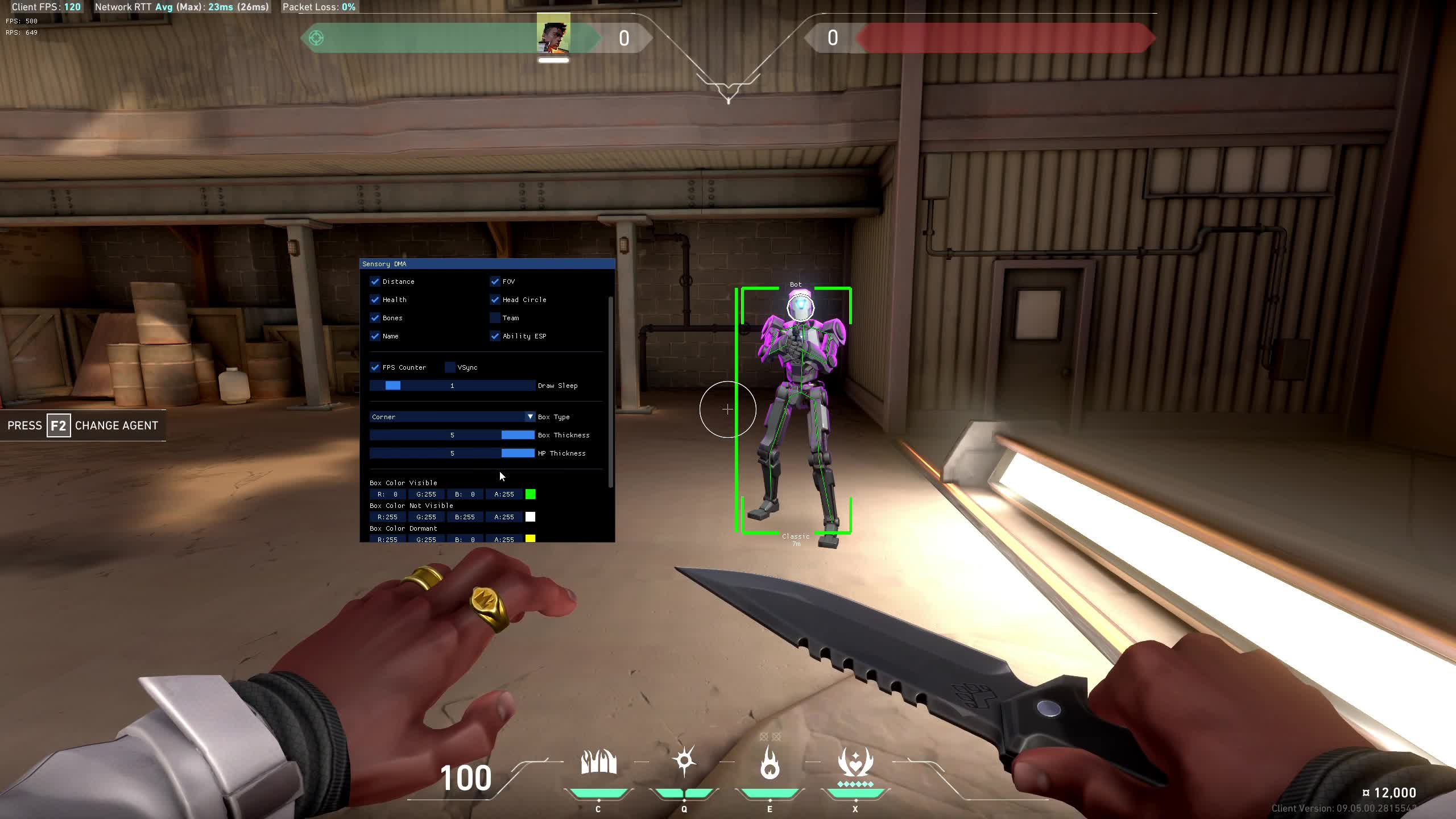1456x819 pixels.
Task: Open the Box Type dropdown
Action: pyautogui.click(x=452, y=417)
